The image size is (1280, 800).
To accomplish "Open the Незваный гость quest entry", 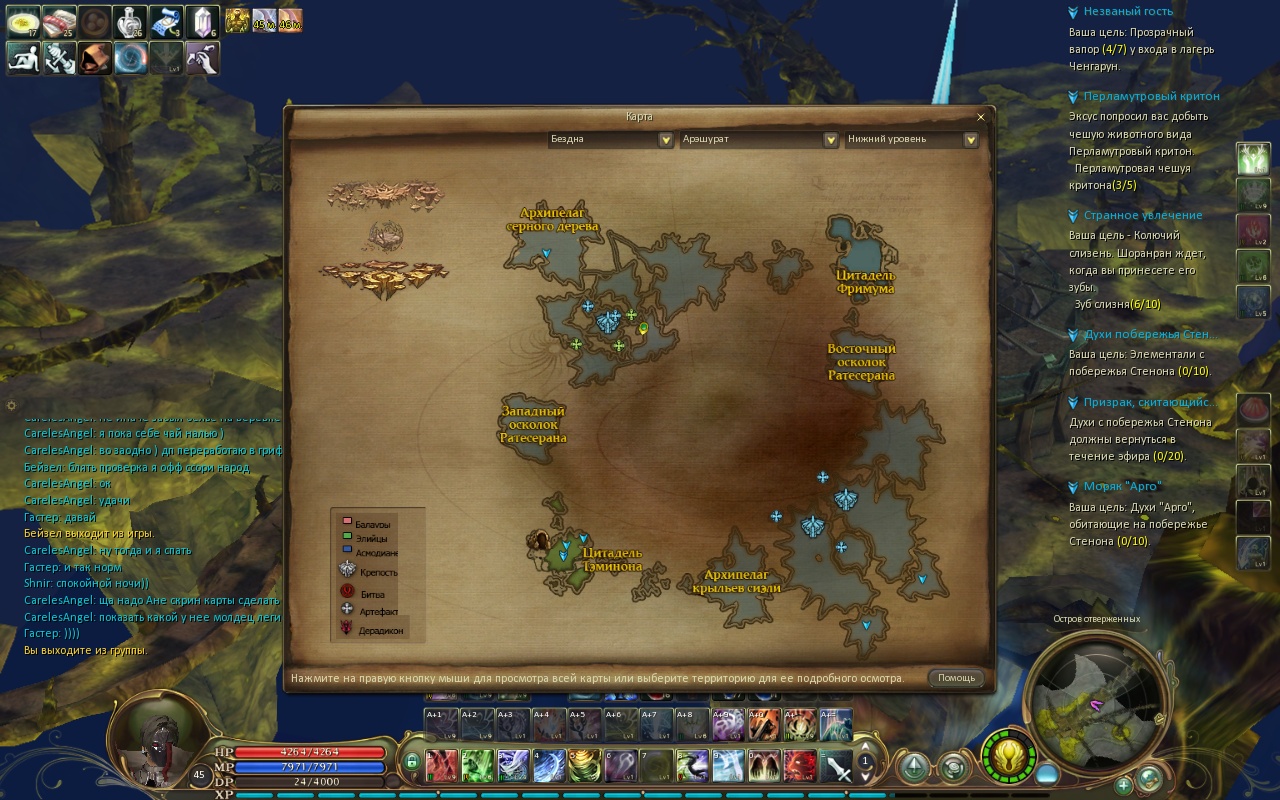I will 1128,12.
